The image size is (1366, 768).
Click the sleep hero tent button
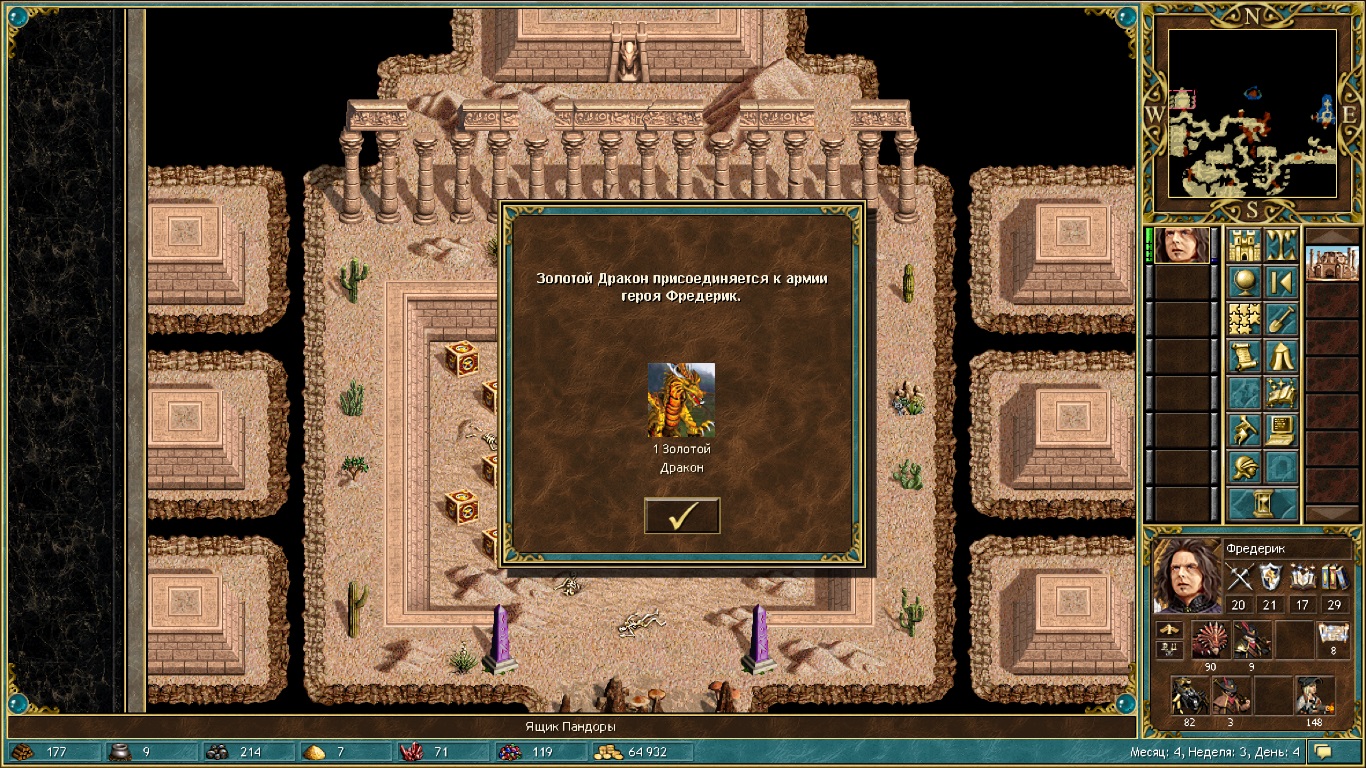point(1281,357)
